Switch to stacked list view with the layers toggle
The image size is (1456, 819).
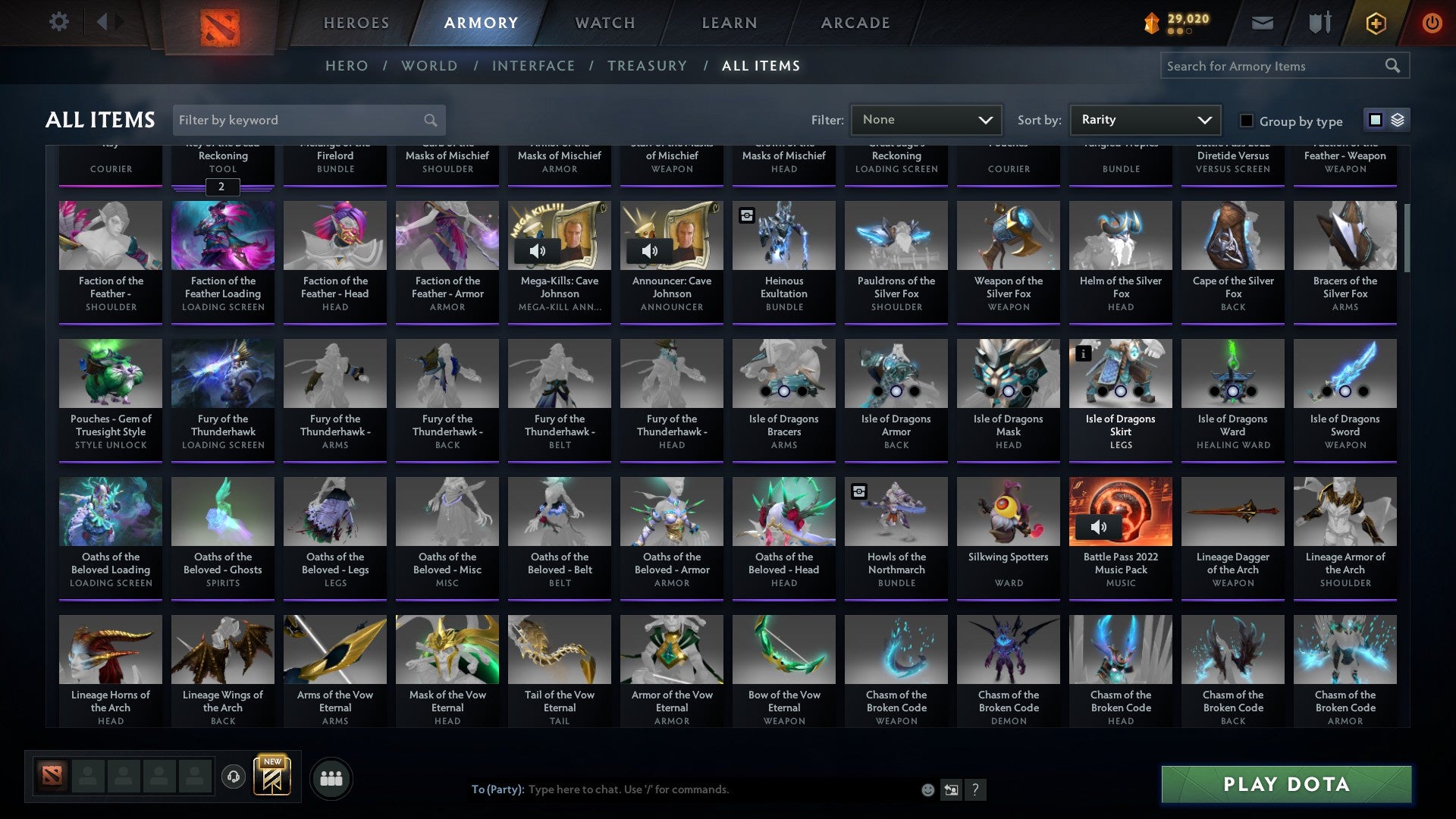1398,120
